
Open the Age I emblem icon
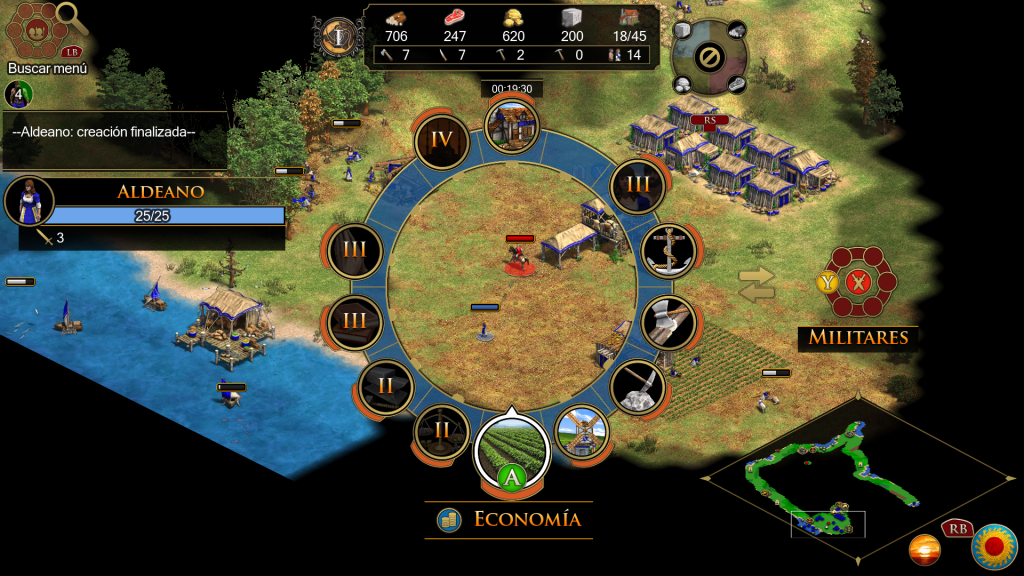[339, 36]
